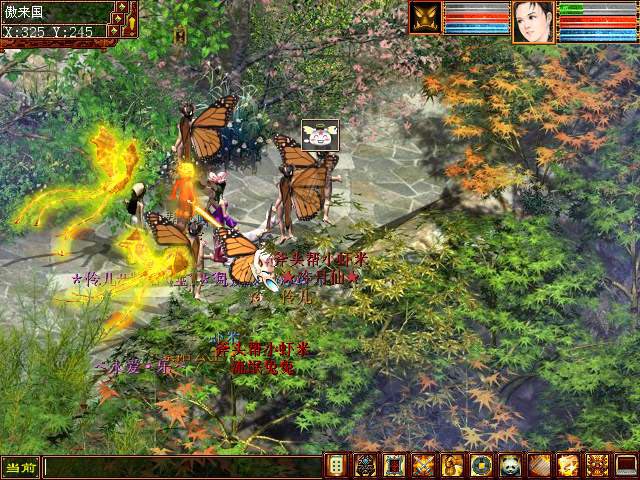Image resolution: width=640 pixels, height=480 pixels.
Task: Click the crossed swords toolbar icon
Action: pos(423,466)
